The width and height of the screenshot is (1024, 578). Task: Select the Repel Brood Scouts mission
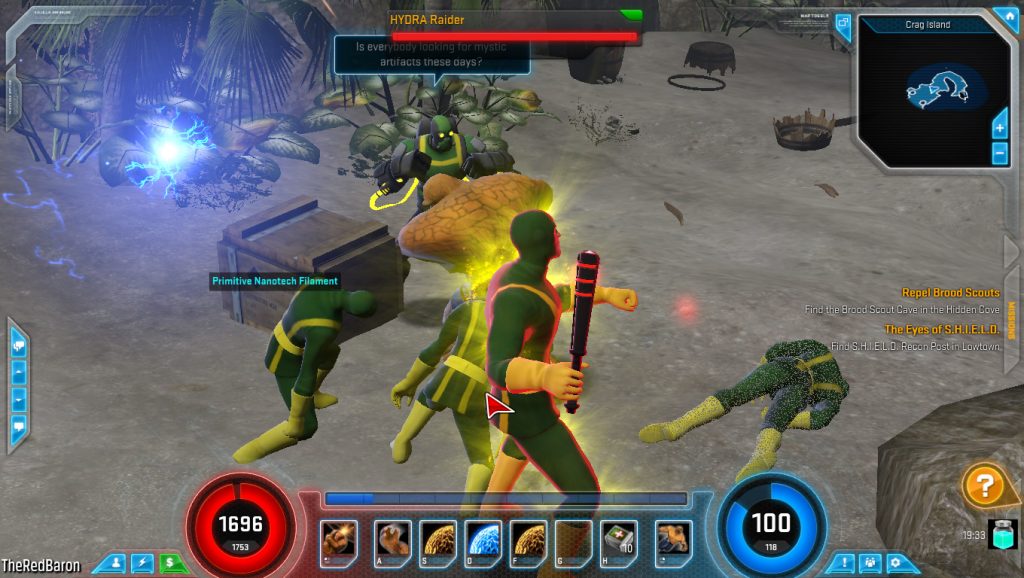click(950, 293)
